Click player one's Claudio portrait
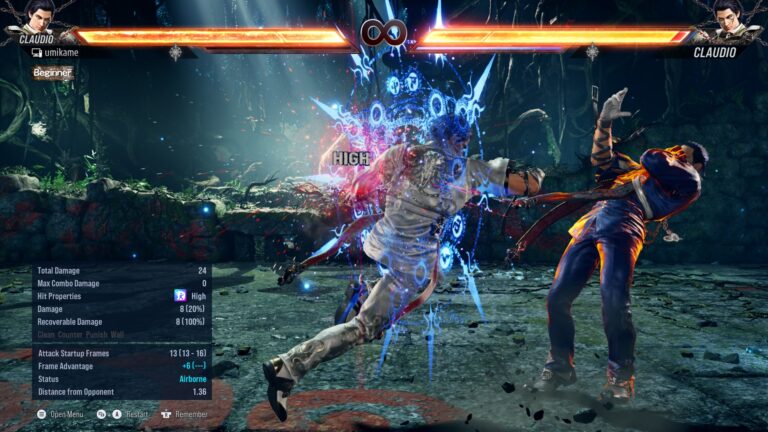 pyautogui.click(x=38, y=17)
